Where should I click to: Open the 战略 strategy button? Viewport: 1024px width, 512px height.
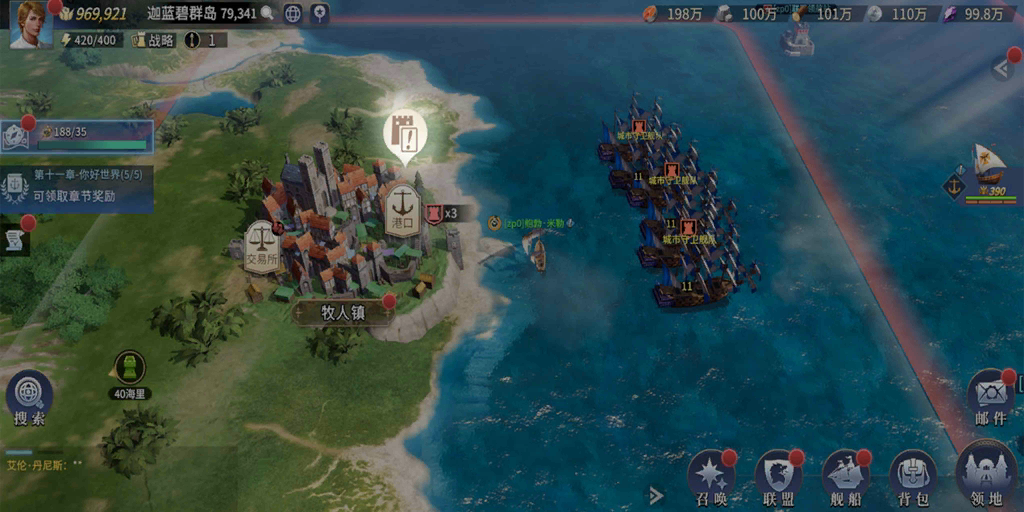(154, 40)
